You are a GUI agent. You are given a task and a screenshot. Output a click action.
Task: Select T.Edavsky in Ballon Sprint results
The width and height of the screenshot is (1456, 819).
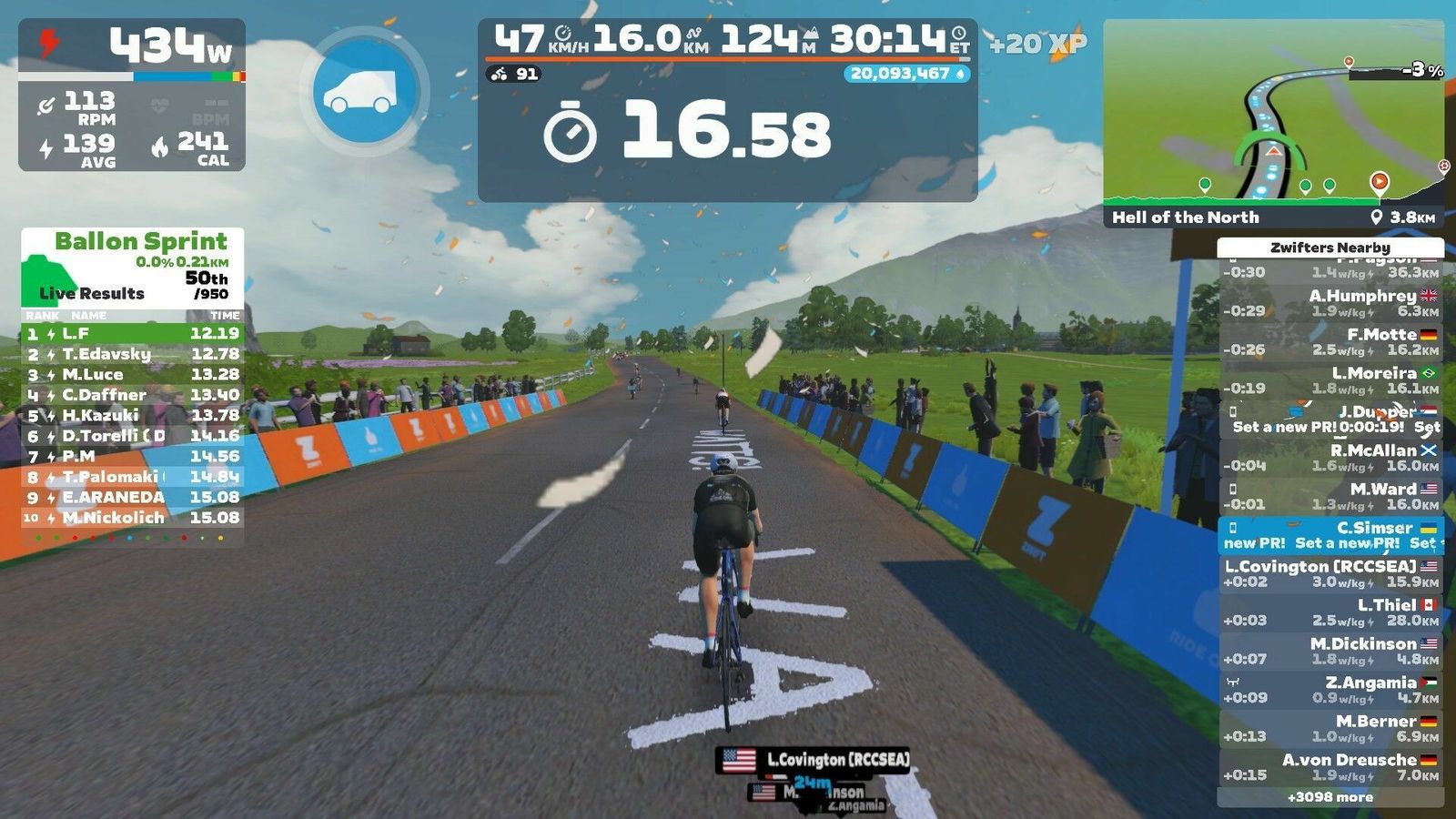pos(133,354)
